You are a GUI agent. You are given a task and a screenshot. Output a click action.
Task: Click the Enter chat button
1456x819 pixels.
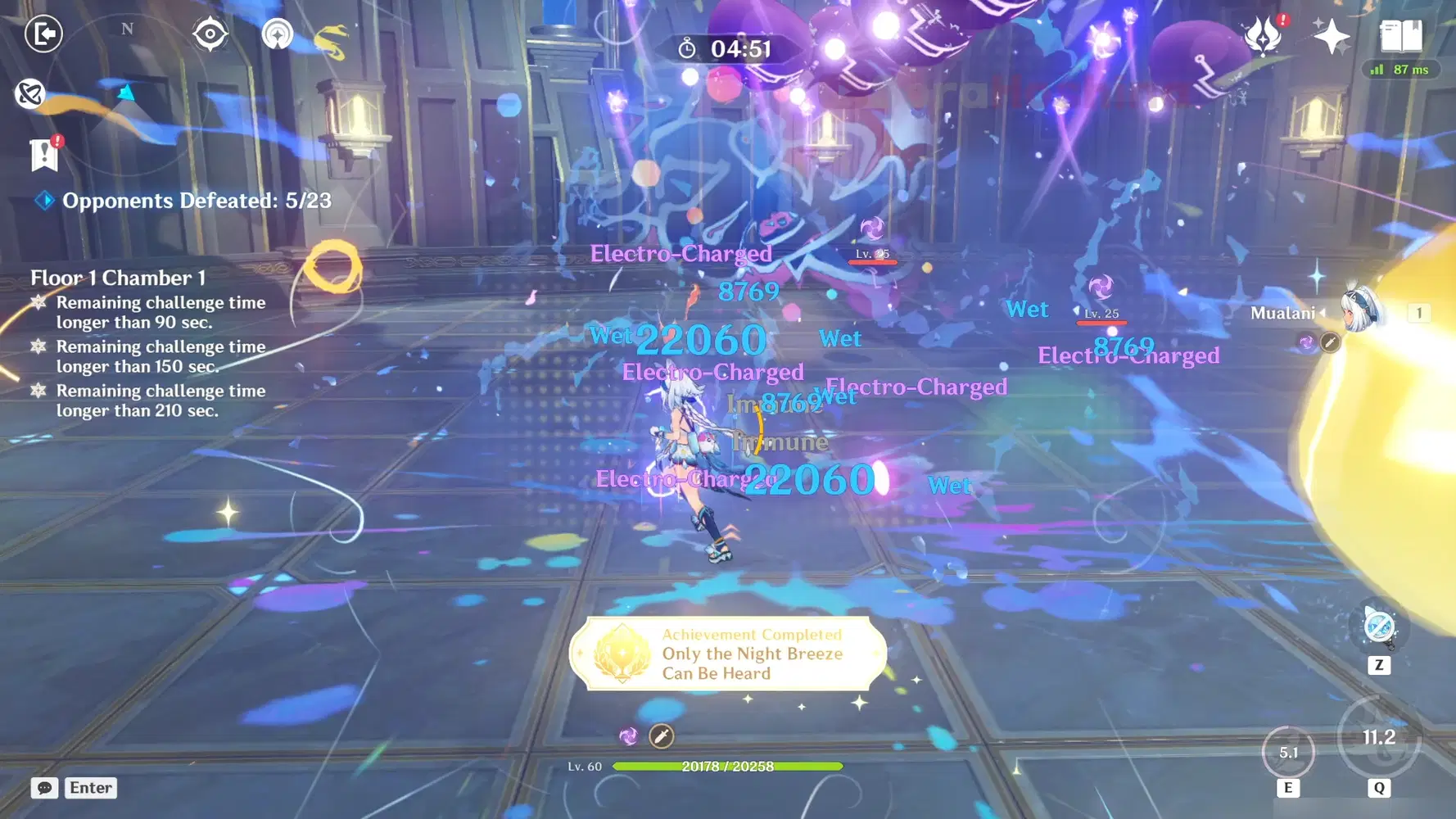click(90, 788)
